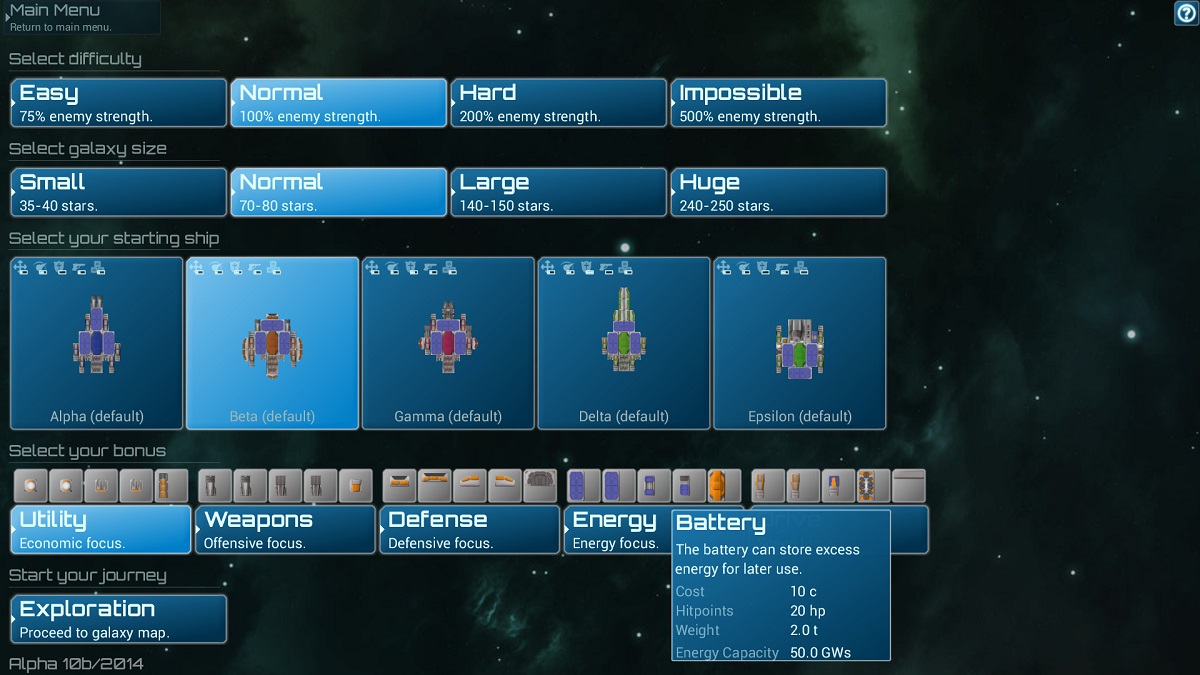Set difficulty to Hard

pos(559,103)
